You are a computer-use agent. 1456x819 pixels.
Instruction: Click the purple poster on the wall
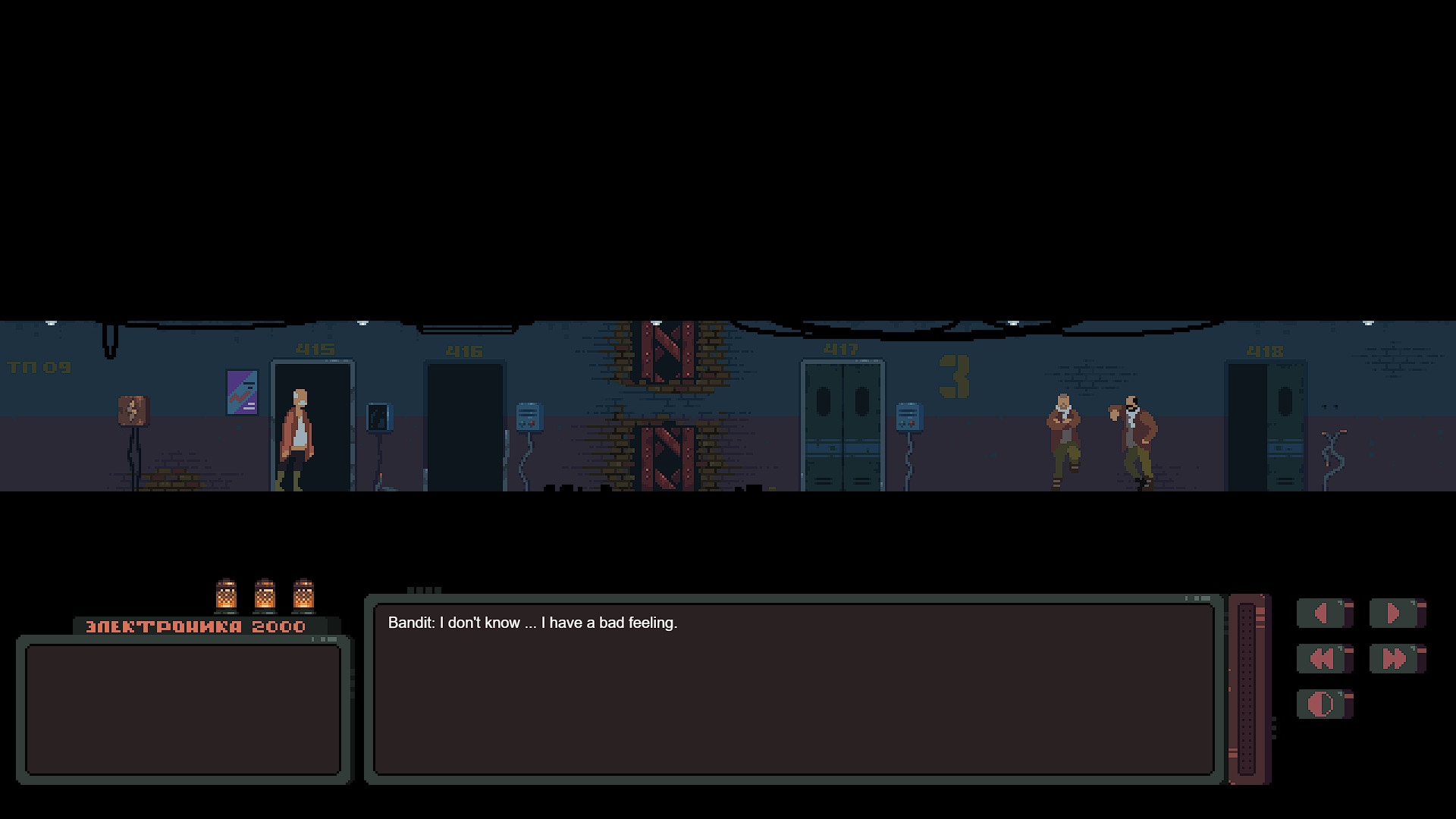242,392
